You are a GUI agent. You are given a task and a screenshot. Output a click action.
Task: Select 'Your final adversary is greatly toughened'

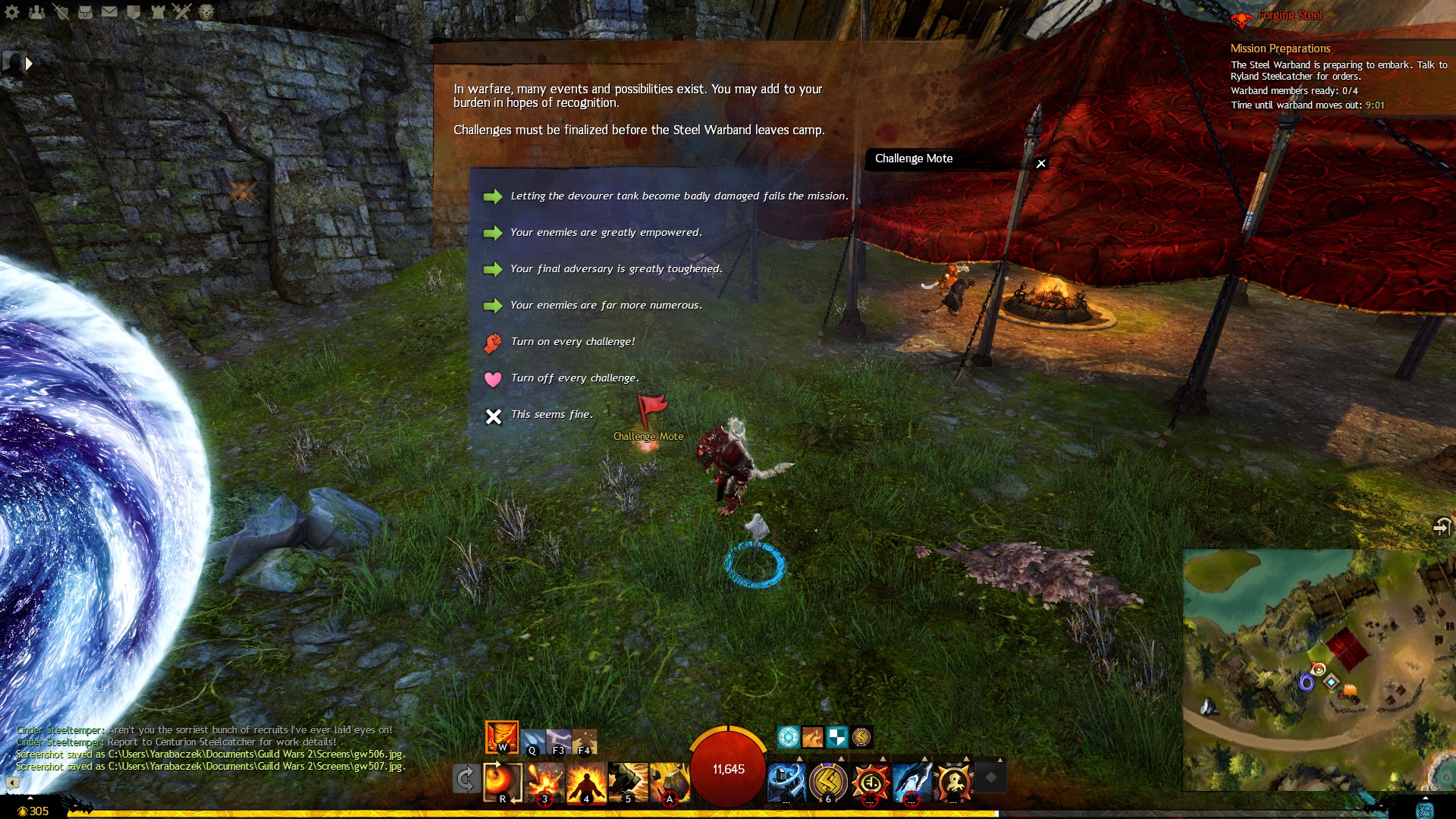tap(616, 269)
